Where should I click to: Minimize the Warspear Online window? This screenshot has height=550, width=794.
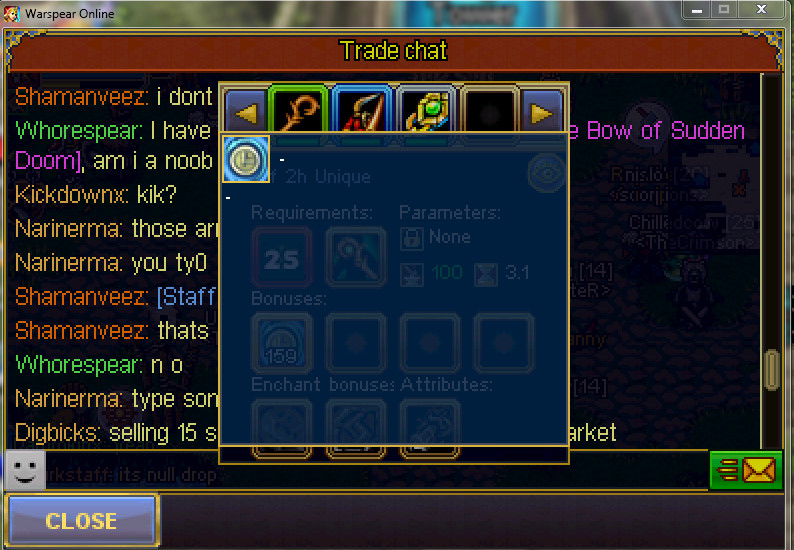pyautogui.click(x=697, y=10)
